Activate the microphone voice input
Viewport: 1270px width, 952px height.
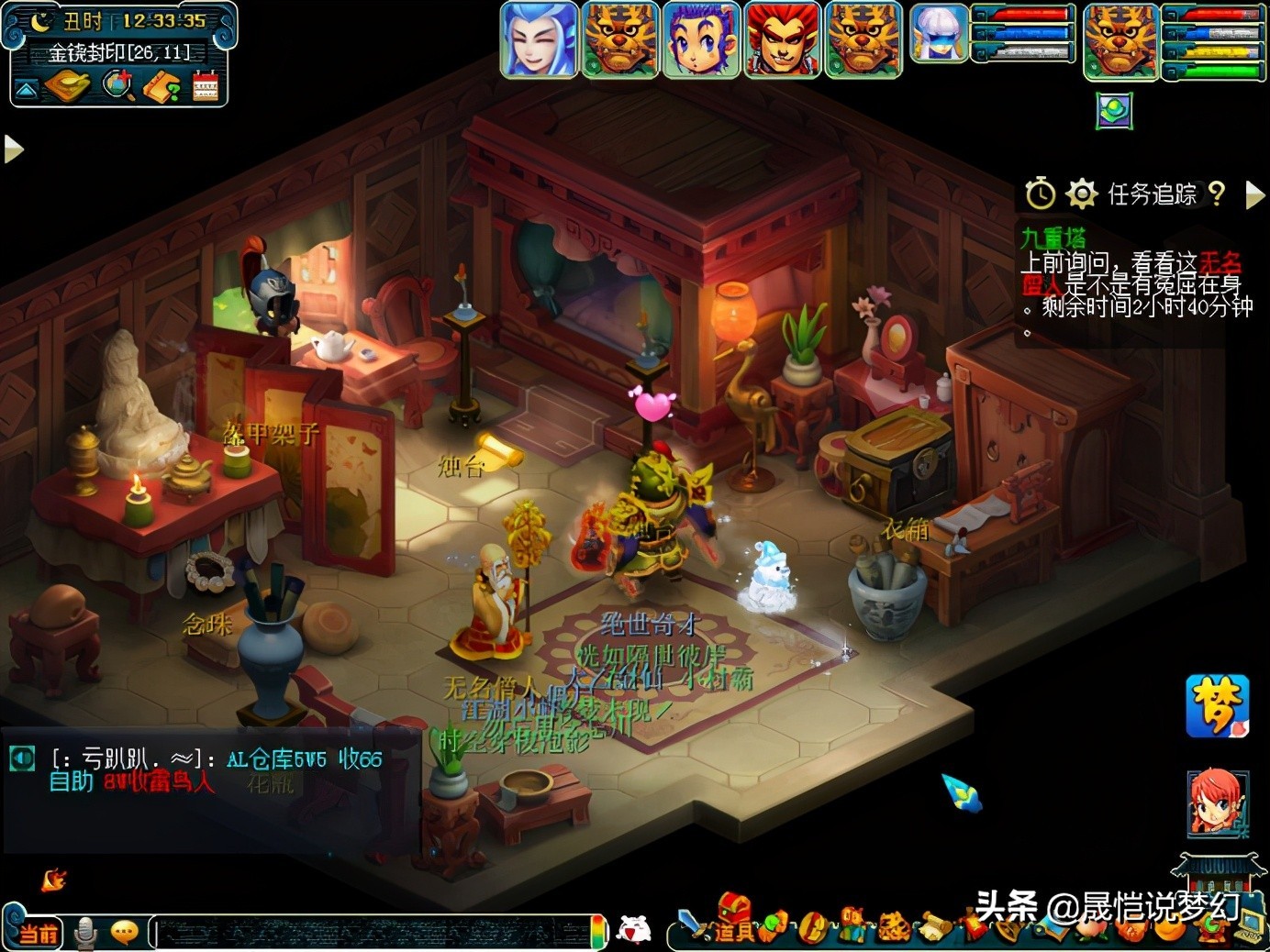[x=85, y=932]
